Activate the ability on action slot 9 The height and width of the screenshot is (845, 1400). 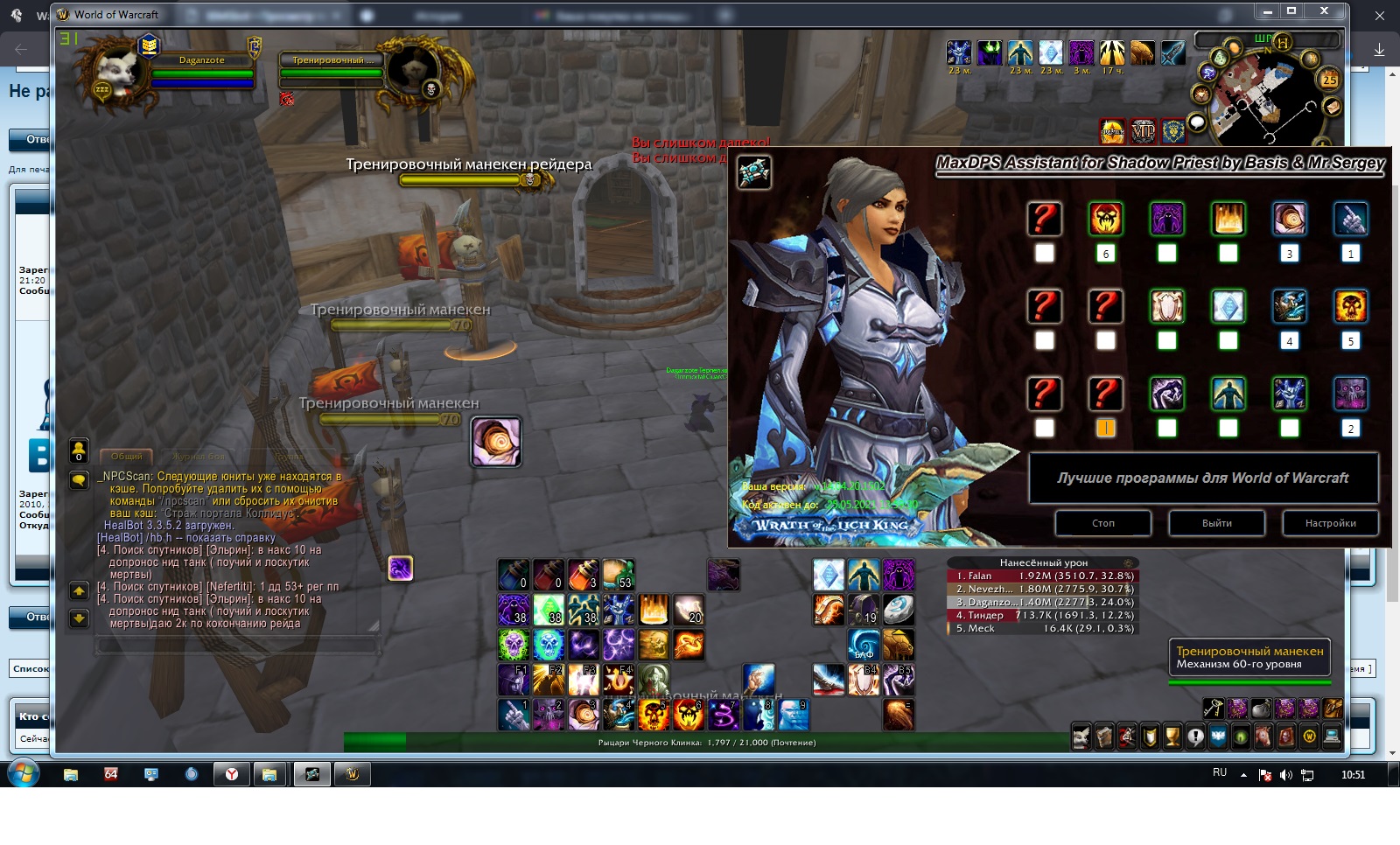tap(794, 715)
